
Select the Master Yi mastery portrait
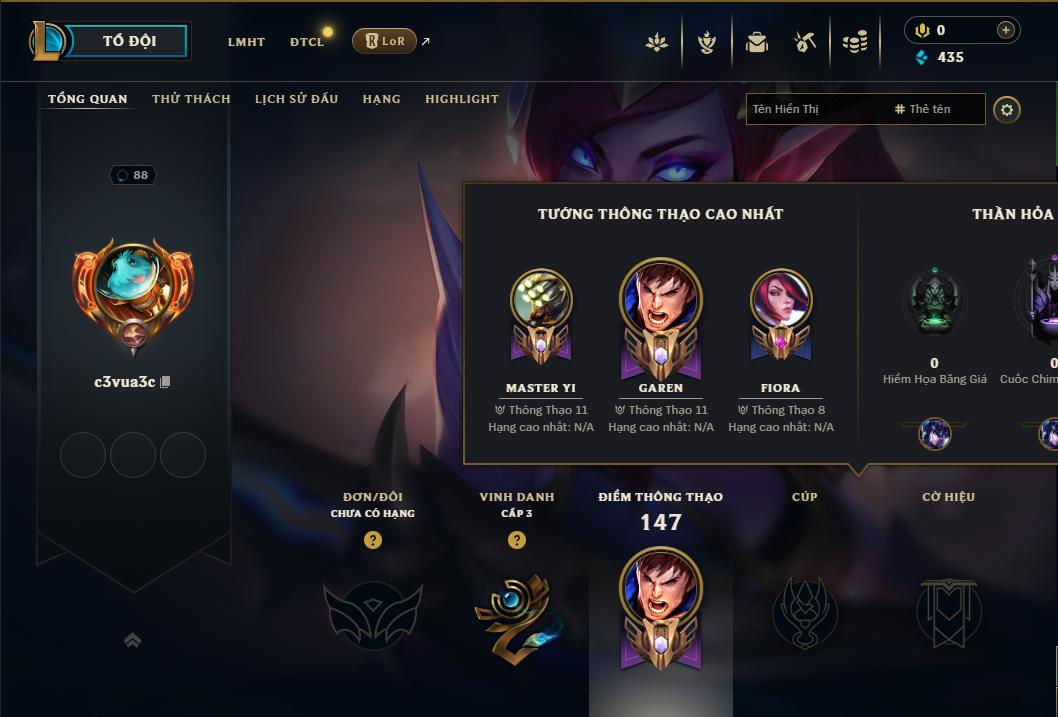point(541,298)
